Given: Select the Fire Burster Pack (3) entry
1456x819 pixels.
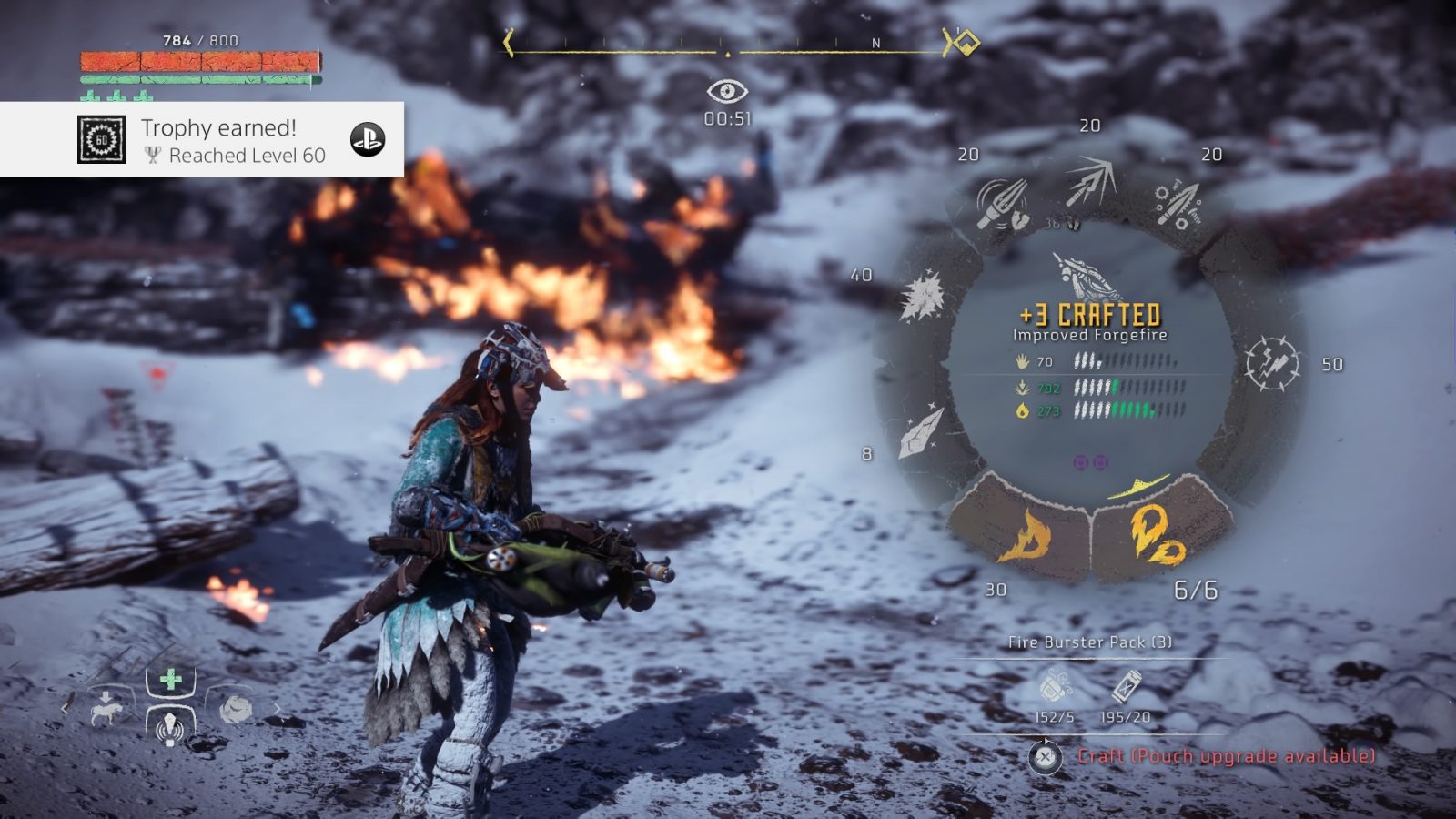Looking at the screenshot, I should (1089, 642).
